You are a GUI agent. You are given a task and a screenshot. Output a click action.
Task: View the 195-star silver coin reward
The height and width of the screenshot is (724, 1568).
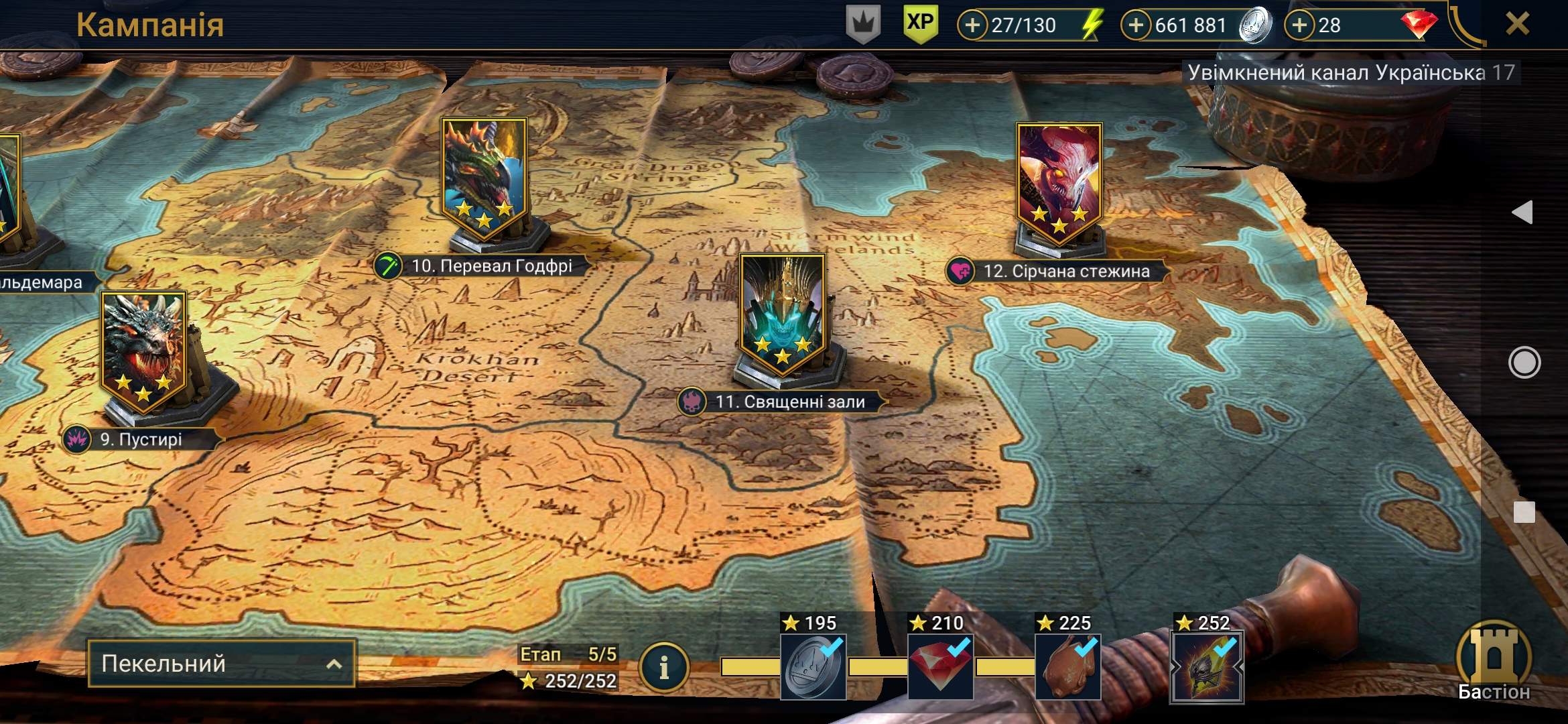(x=813, y=666)
